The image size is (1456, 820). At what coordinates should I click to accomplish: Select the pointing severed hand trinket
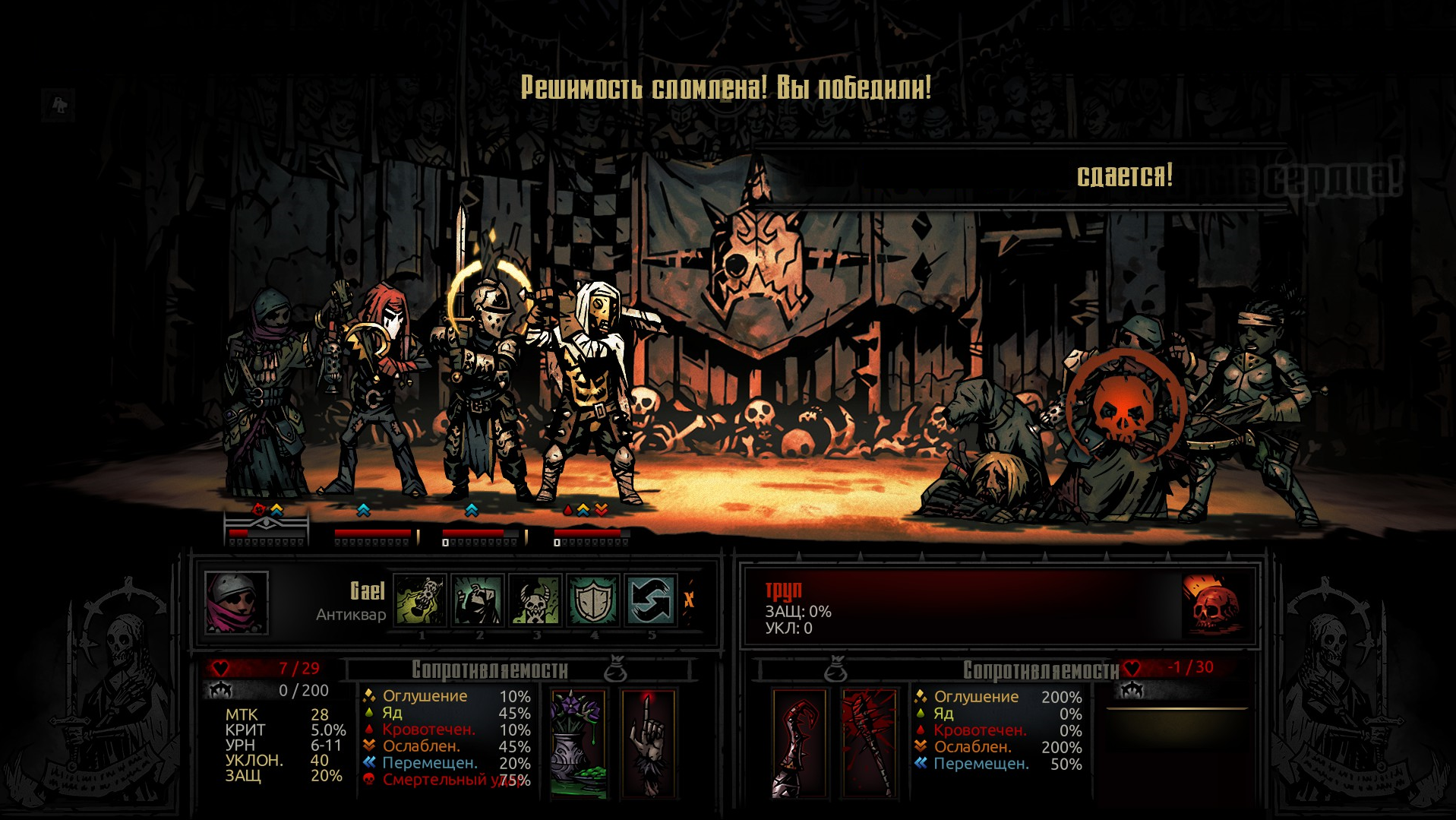pyautogui.click(x=648, y=743)
